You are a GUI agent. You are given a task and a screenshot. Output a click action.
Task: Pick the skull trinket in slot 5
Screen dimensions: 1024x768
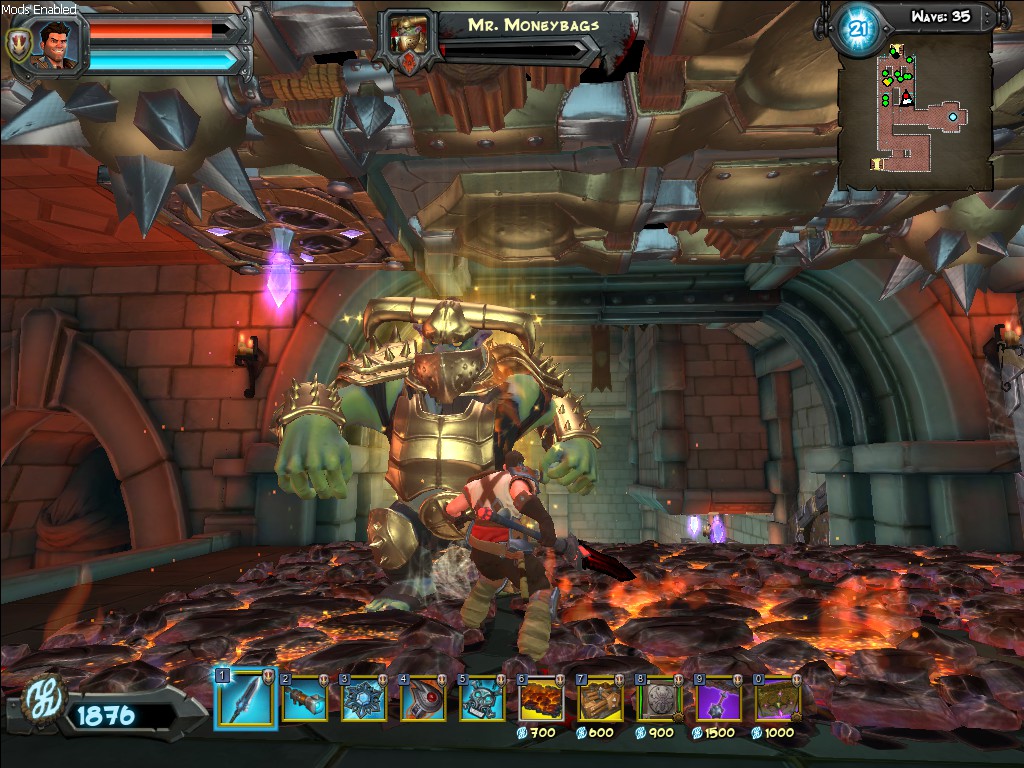pyautogui.click(x=482, y=699)
